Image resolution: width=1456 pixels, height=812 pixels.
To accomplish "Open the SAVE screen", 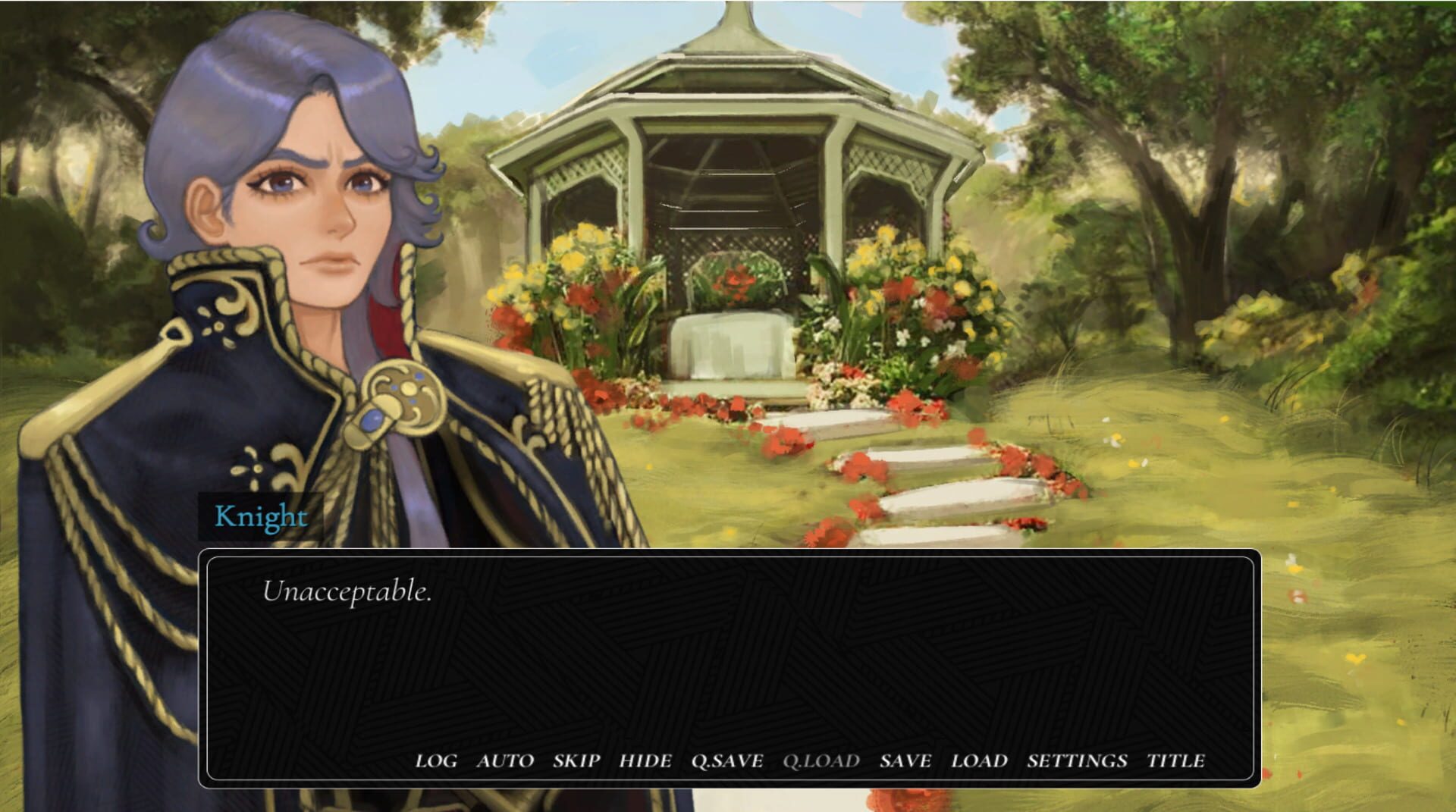I will (905, 761).
